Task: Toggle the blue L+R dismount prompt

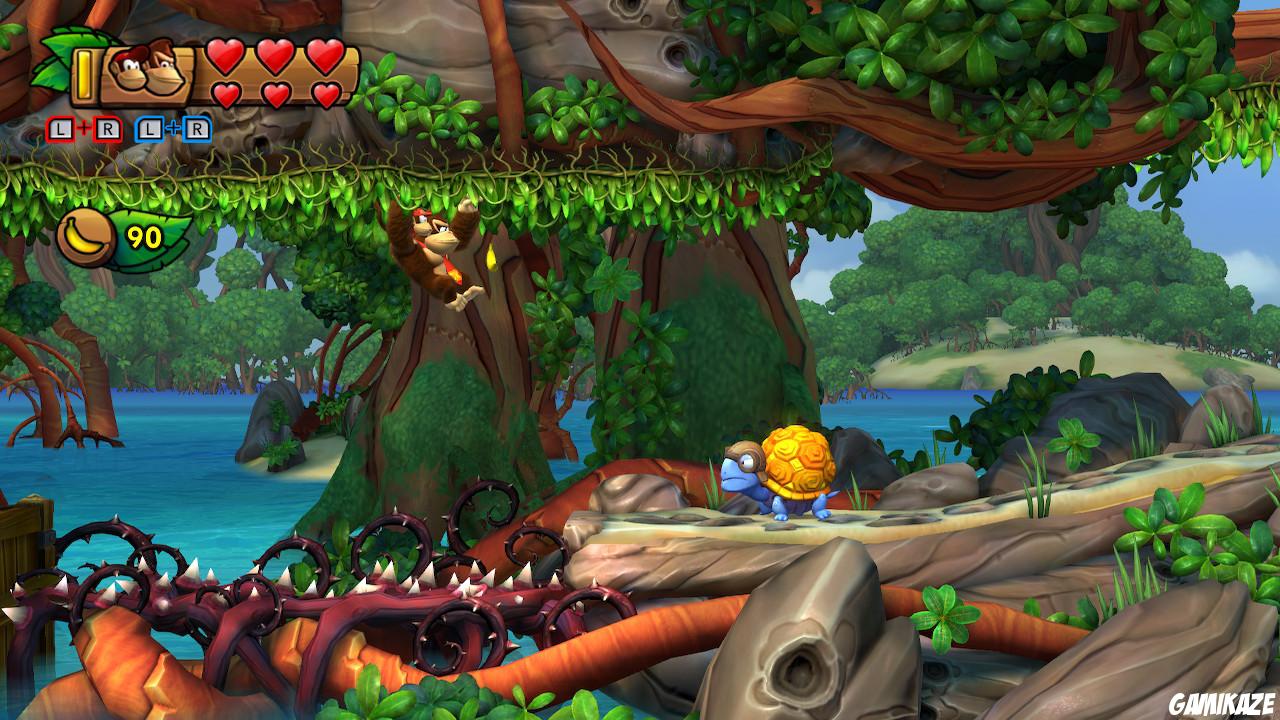Action: click(173, 129)
